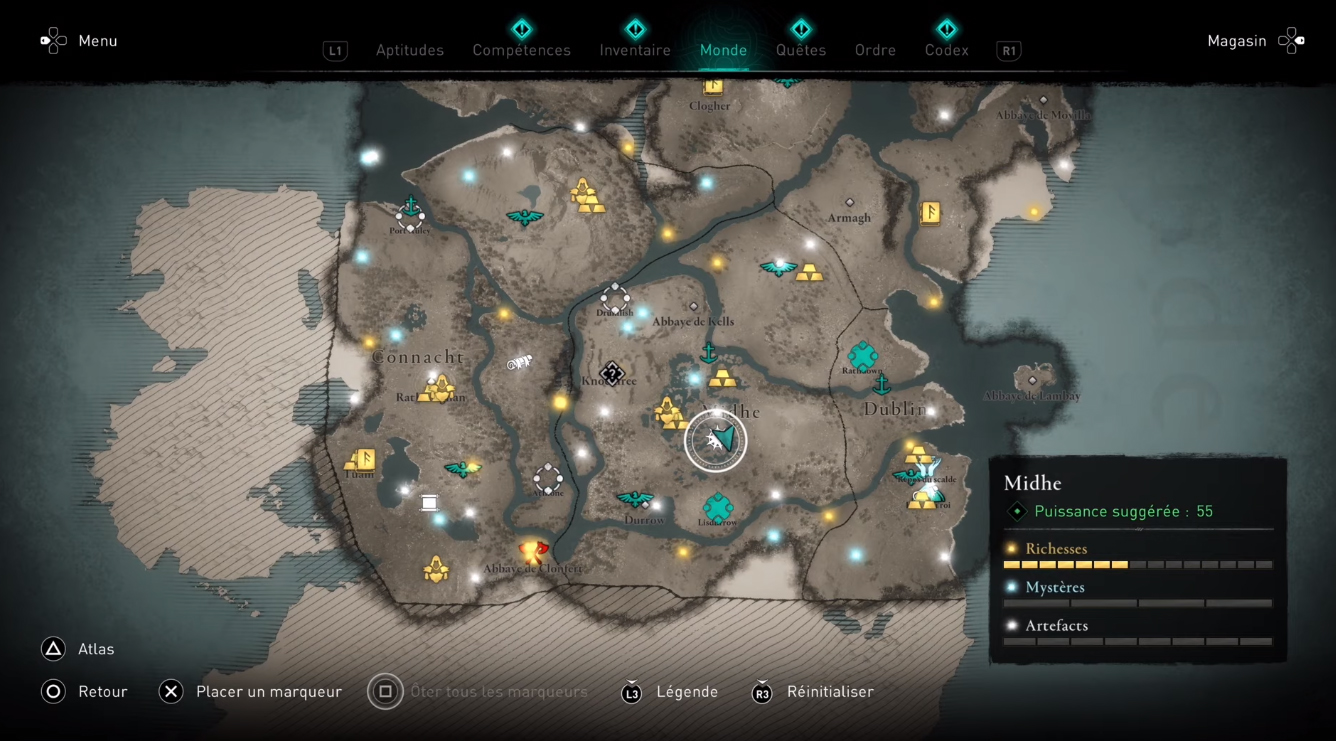Screen dimensions: 1336x741
Task: Open the Compétences tab
Action: 521,50
